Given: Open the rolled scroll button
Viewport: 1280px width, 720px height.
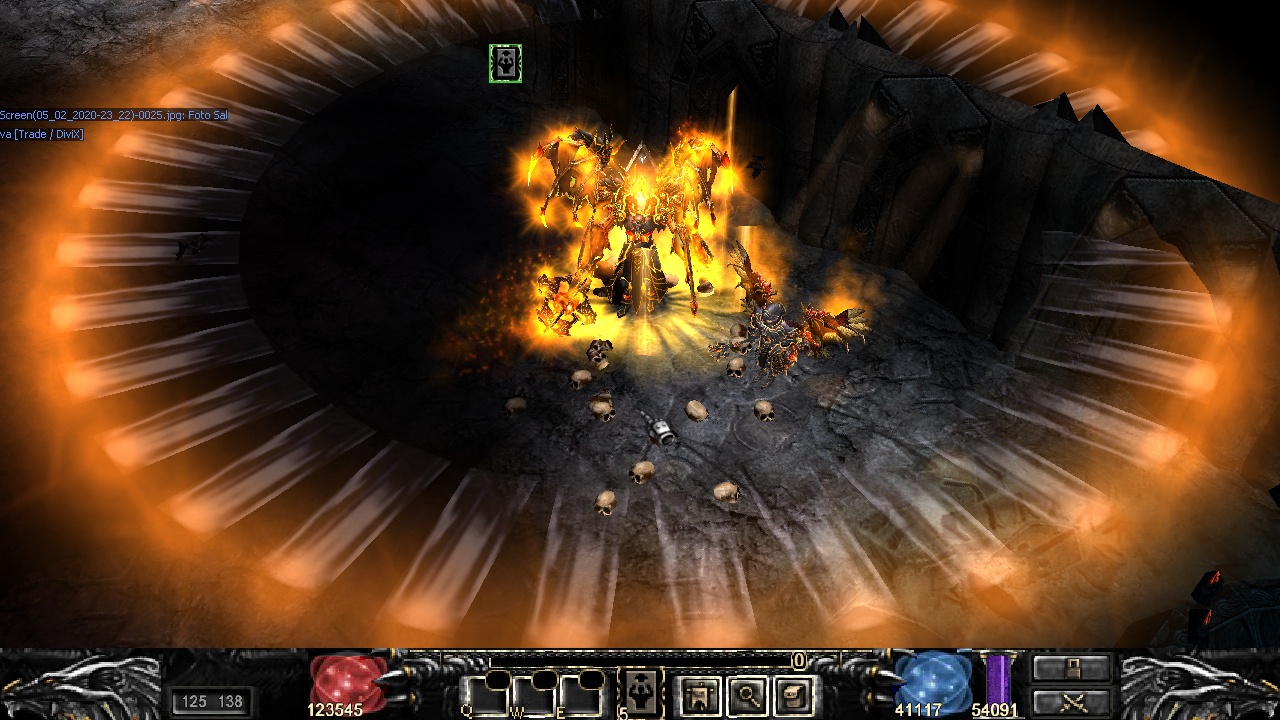Looking at the screenshot, I should coord(795,694).
